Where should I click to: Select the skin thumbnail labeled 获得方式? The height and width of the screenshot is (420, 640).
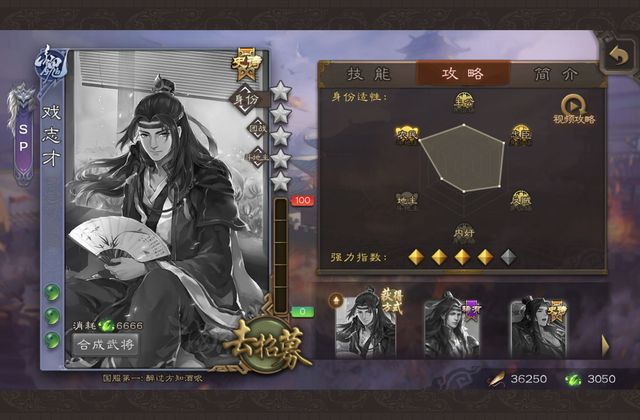[x=365, y=325]
